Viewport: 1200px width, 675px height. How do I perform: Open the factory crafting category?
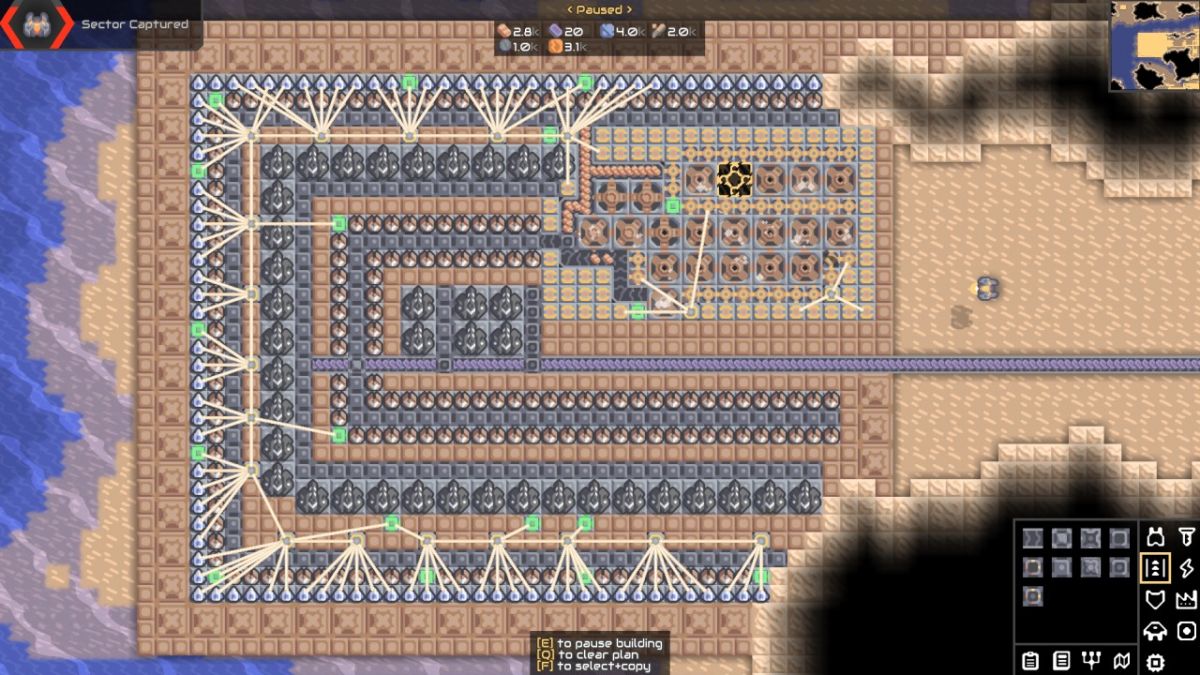tap(1187, 600)
